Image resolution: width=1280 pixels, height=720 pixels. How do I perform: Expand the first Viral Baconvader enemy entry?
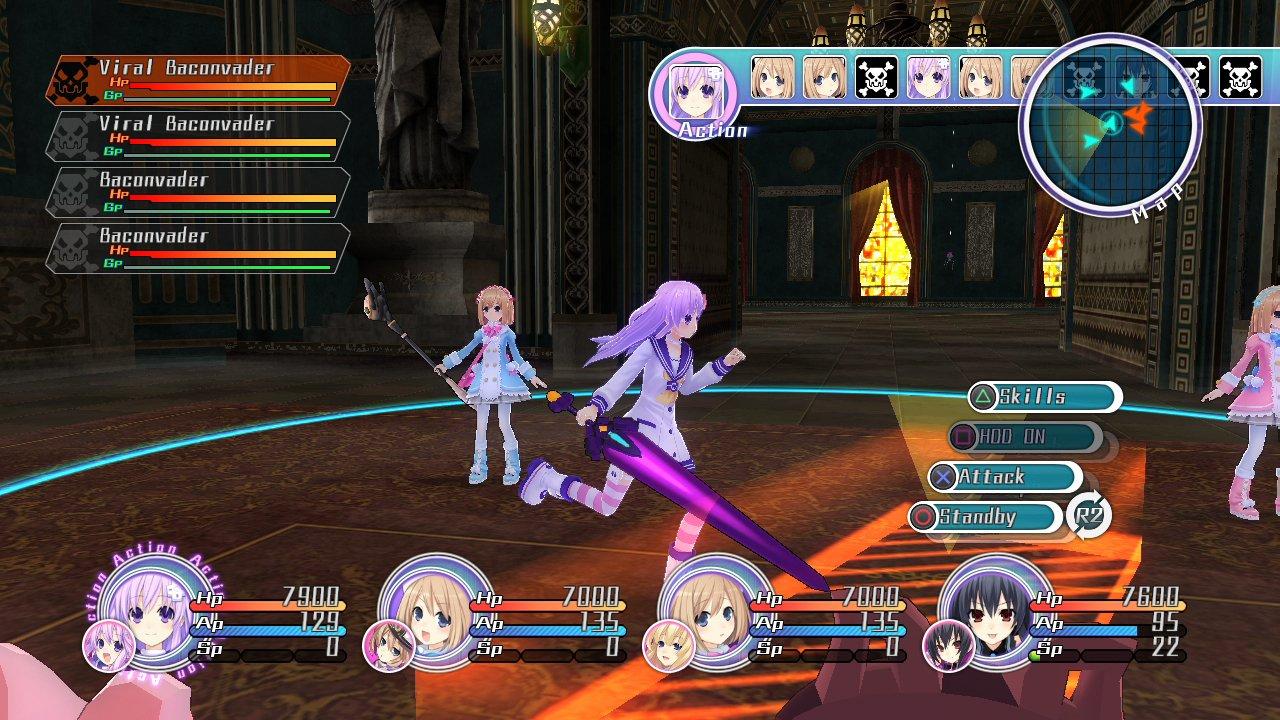click(x=178, y=70)
